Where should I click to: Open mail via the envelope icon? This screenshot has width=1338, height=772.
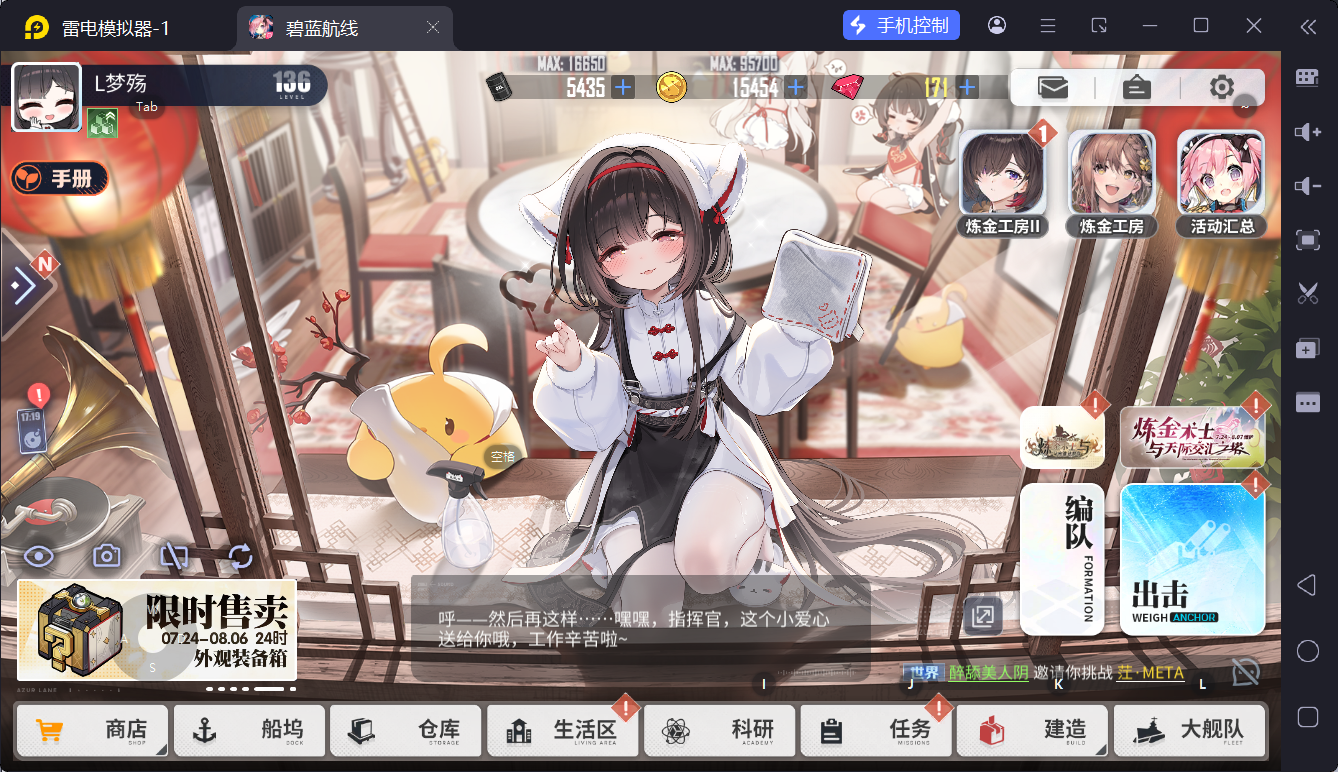[1052, 88]
